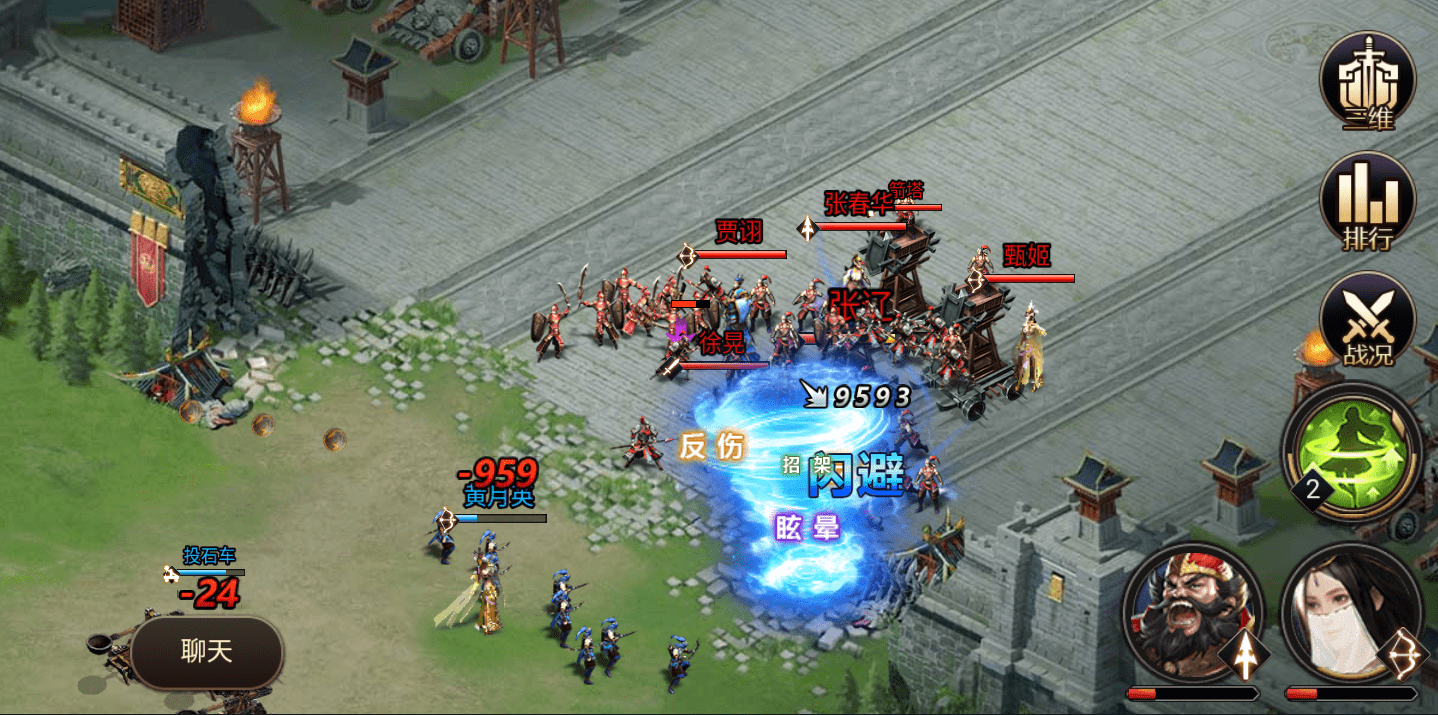Open the 聊天 chat window
Viewport: 1438px width, 715px height.
pyautogui.click(x=207, y=652)
